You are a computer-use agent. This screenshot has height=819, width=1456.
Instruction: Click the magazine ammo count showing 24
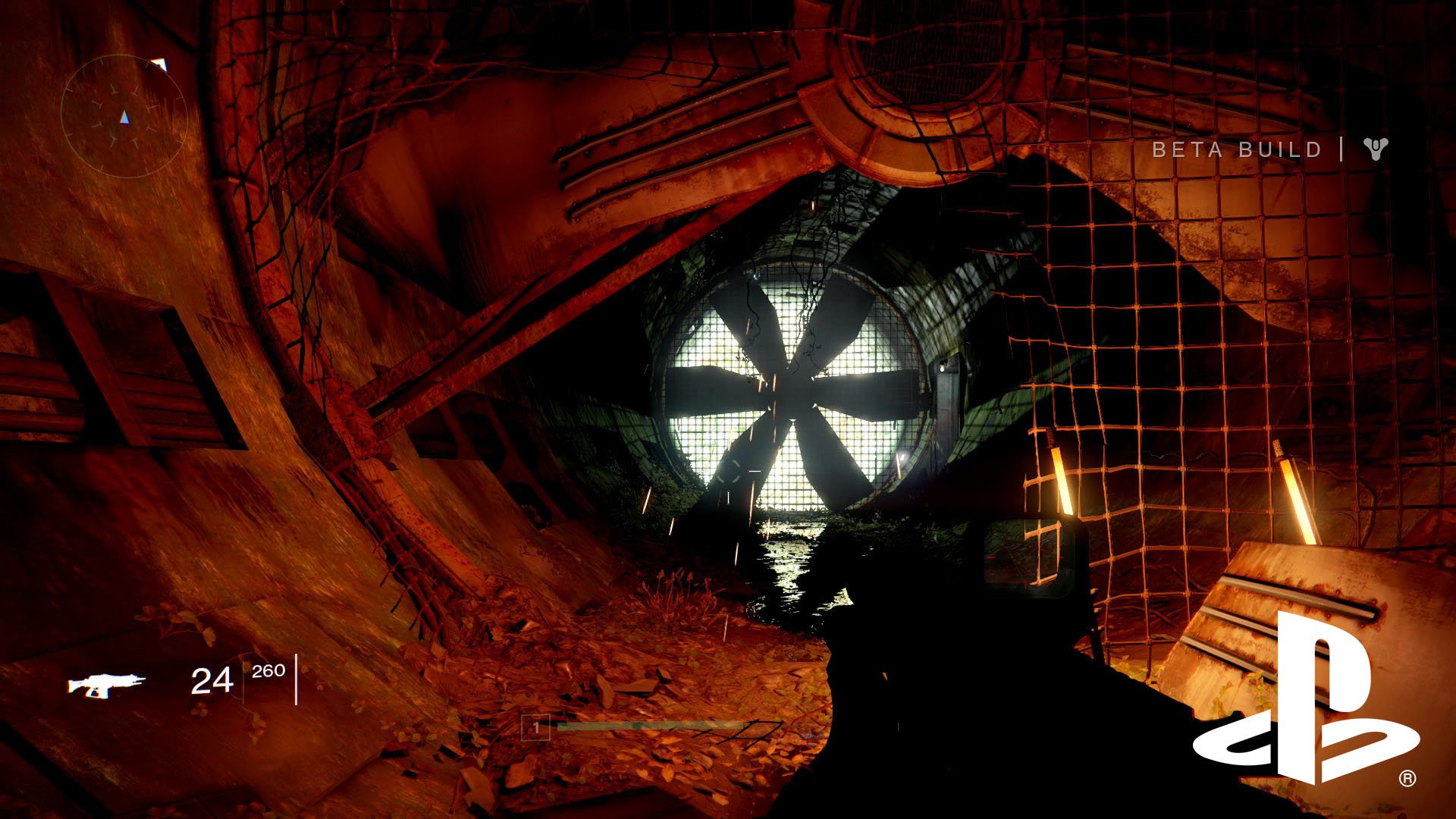pos(212,681)
